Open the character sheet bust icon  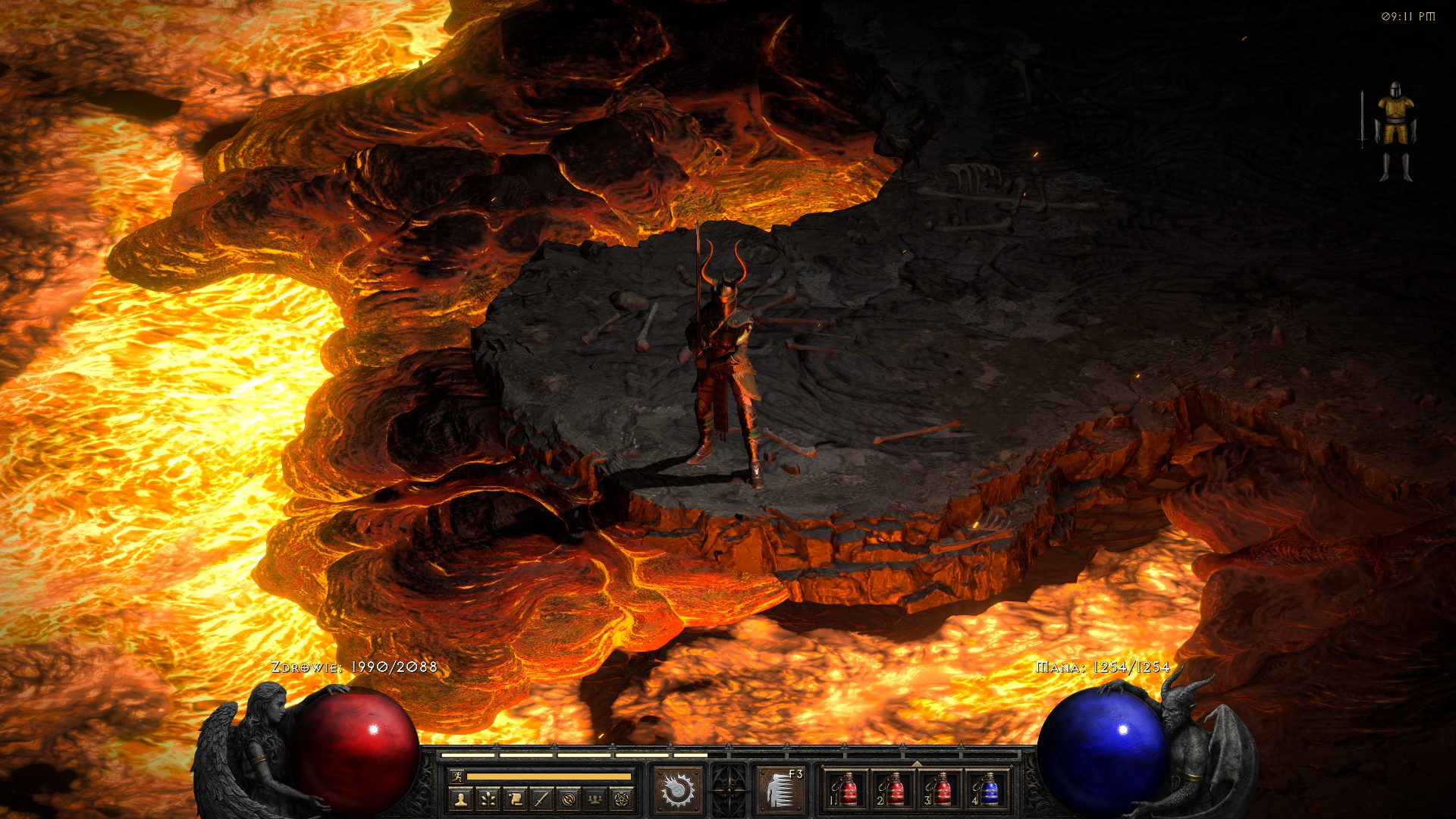[x=461, y=799]
